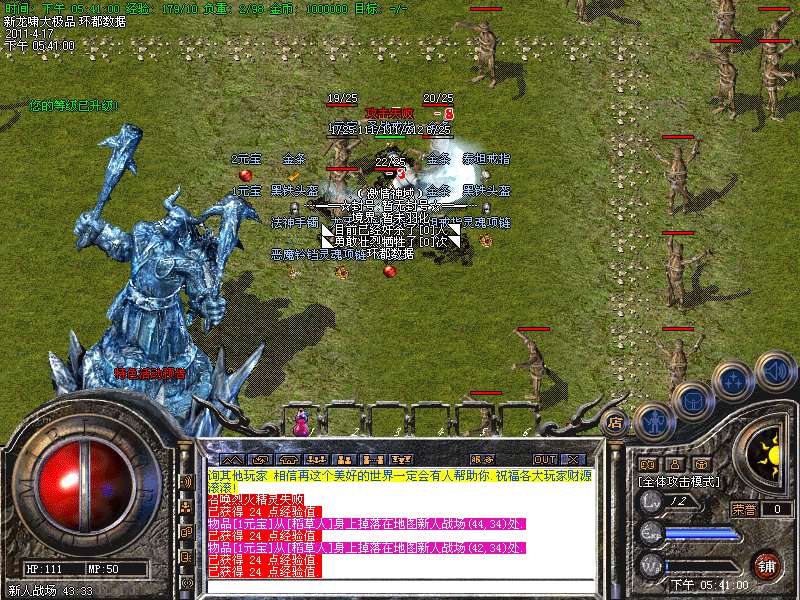Click the 全体攻击模式 attack mode label
This screenshot has height=600, width=800.
pos(680,481)
